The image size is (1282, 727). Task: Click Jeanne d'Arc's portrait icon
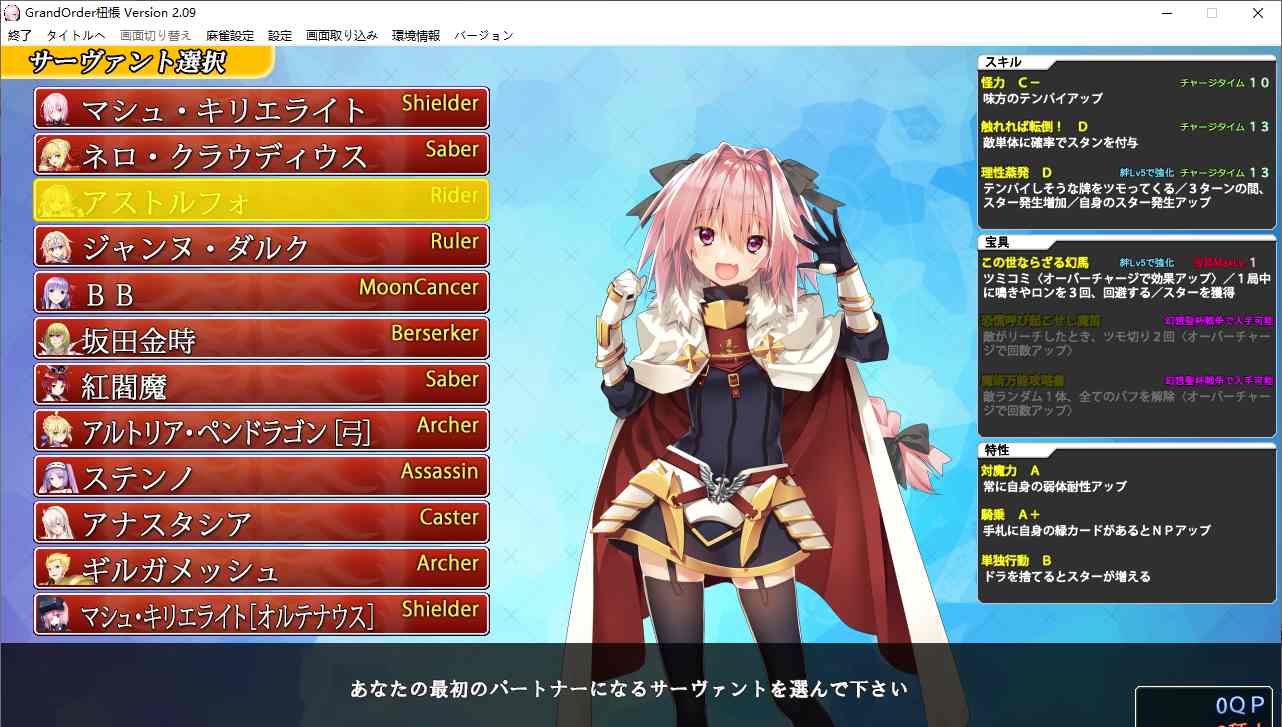pos(54,245)
